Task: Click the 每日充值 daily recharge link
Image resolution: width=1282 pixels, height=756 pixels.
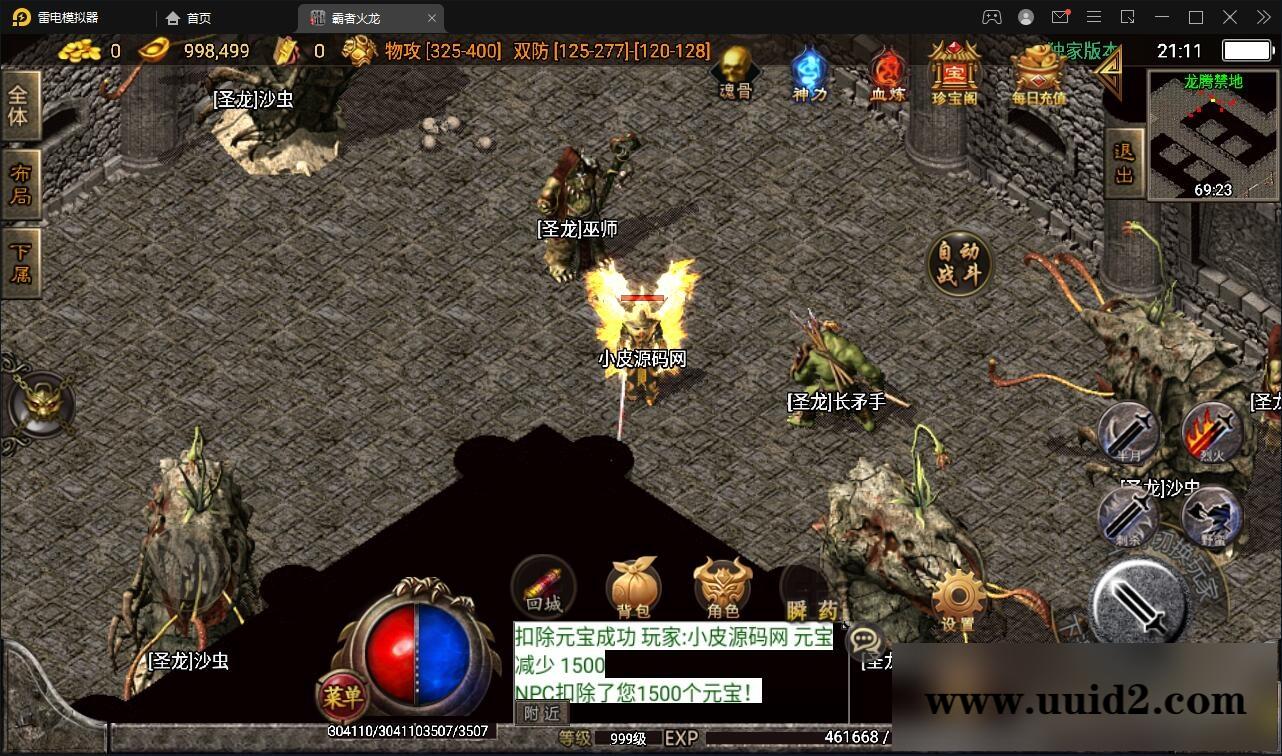Action: (1038, 75)
